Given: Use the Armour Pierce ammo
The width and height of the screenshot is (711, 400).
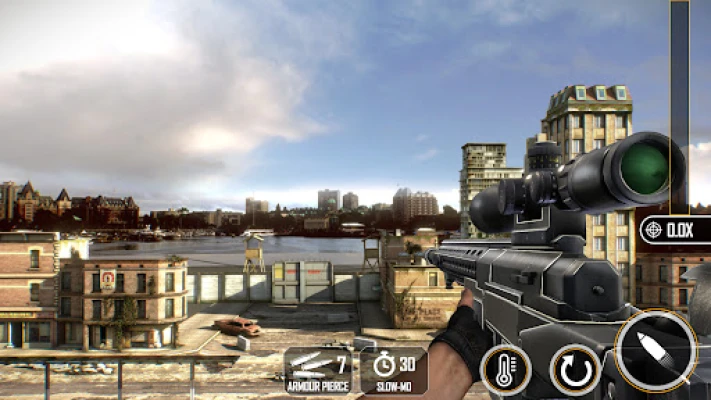Looking at the screenshot, I should pos(318,370).
